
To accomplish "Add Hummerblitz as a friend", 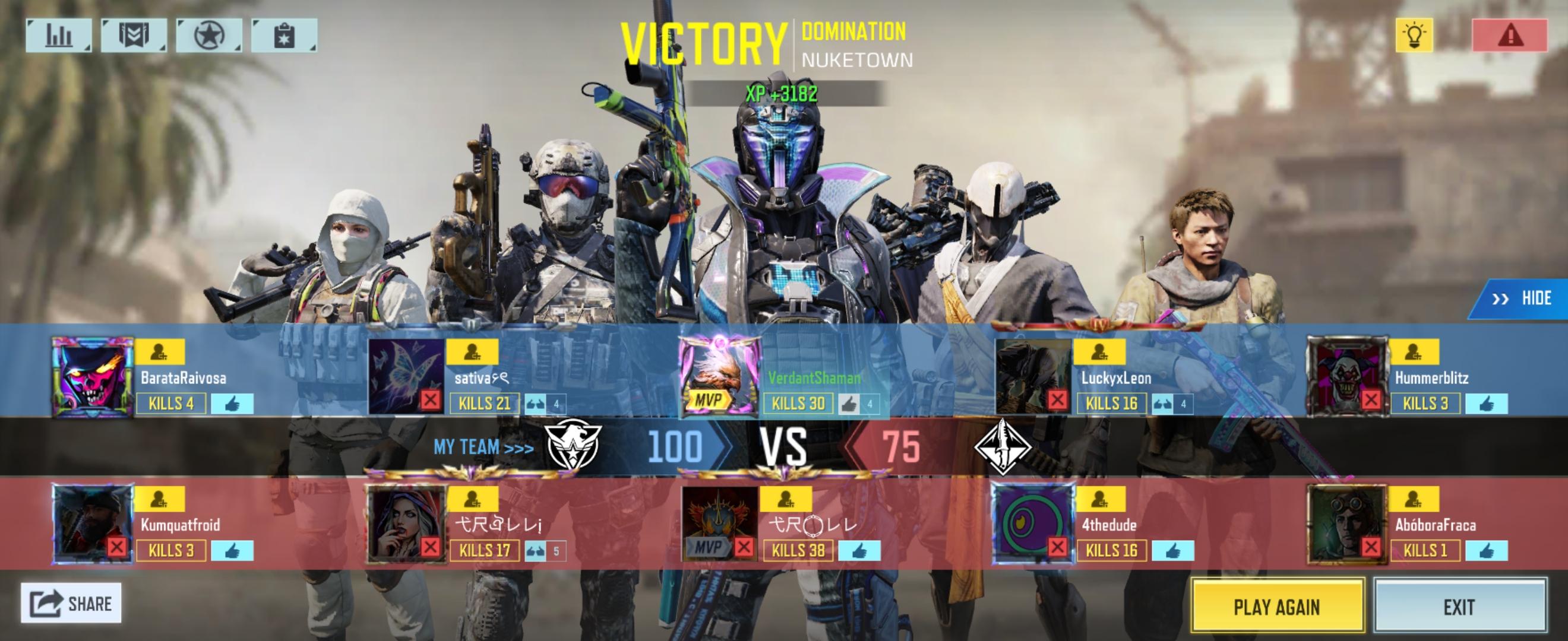I will pos(1414,351).
